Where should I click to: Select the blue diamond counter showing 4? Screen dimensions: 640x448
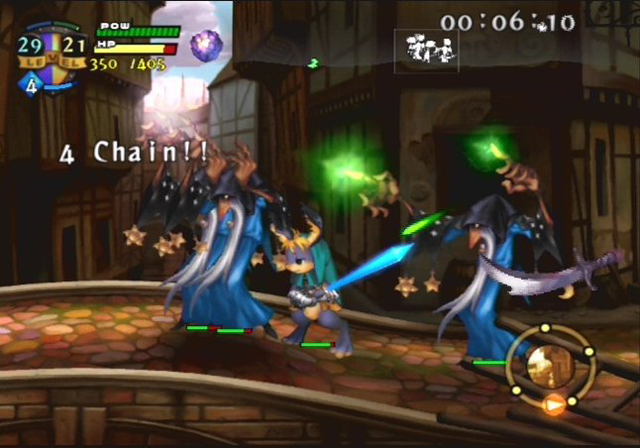tap(30, 85)
